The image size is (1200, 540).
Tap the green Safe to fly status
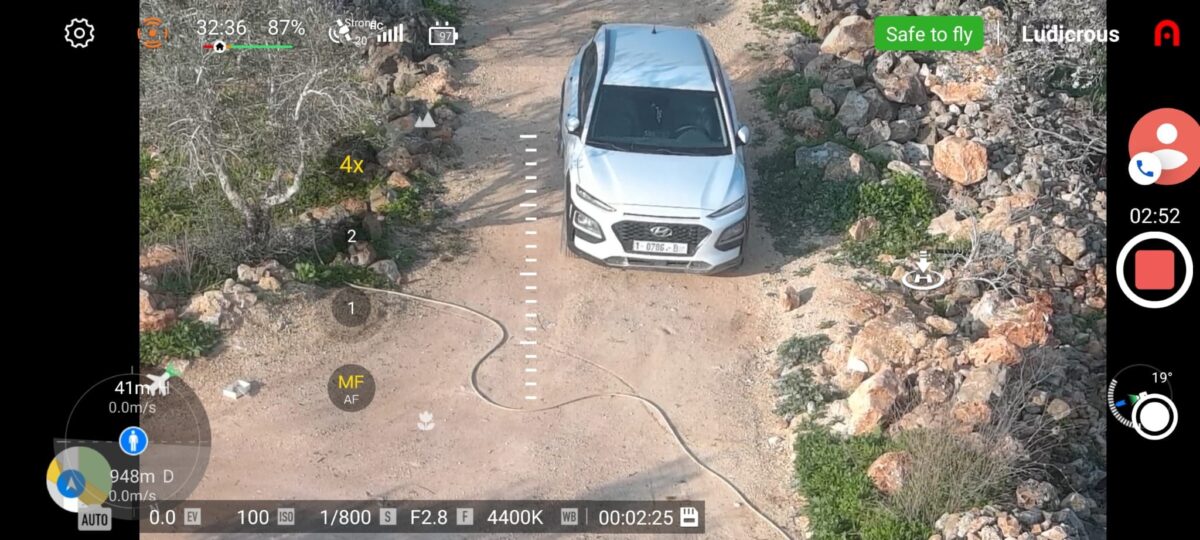click(928, 34)
